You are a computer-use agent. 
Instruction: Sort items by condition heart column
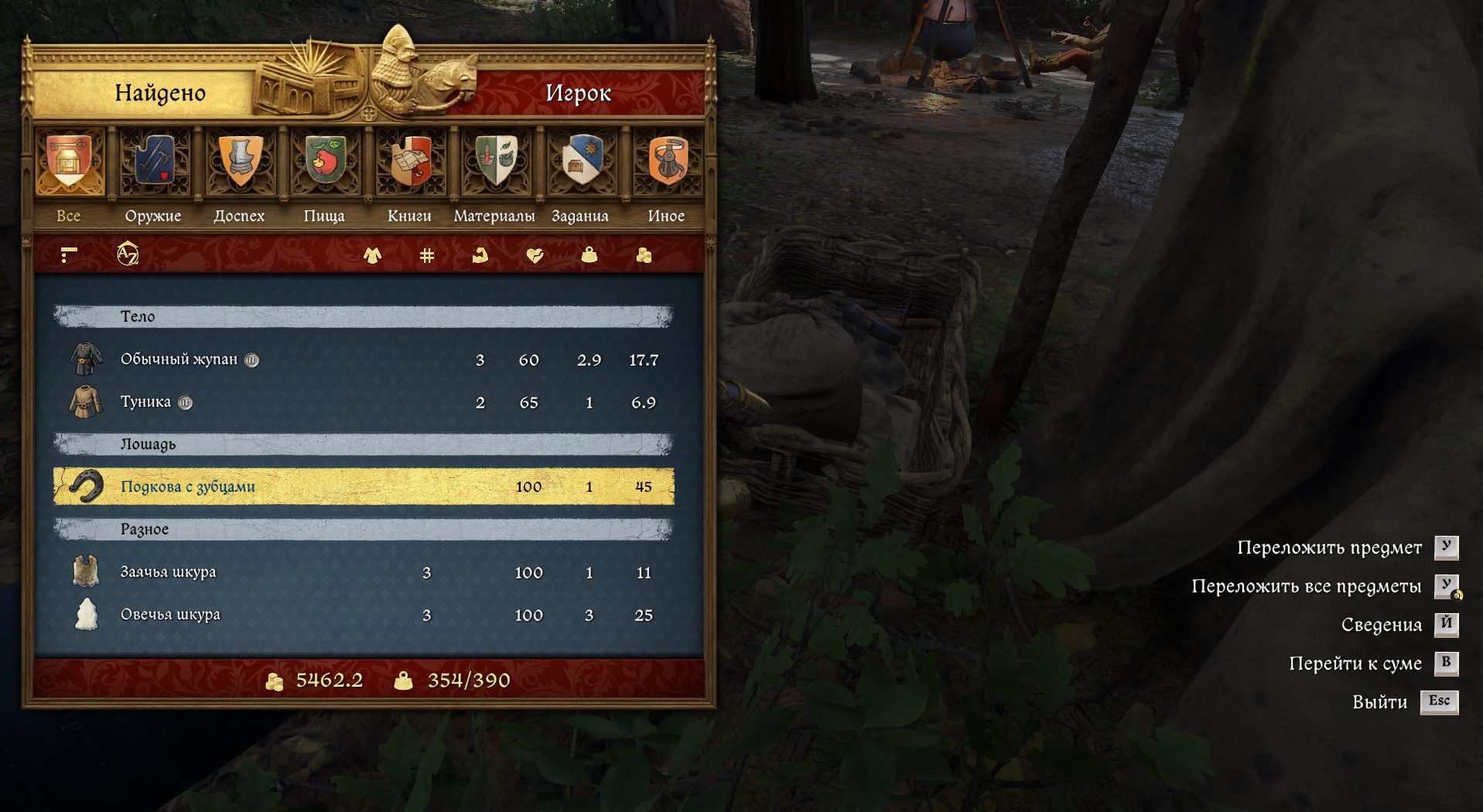[x=535, y=255]
